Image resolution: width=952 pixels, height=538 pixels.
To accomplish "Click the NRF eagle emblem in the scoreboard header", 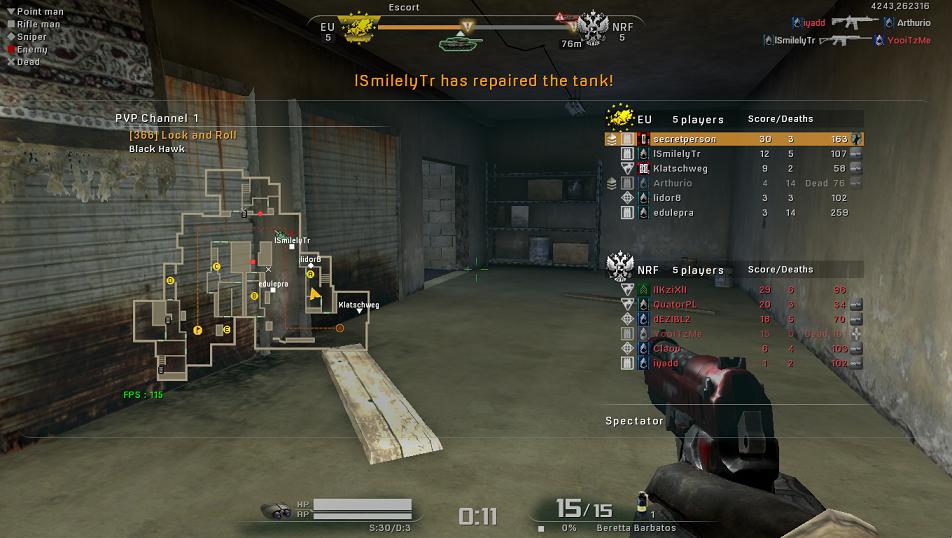I will coord(622,268).
